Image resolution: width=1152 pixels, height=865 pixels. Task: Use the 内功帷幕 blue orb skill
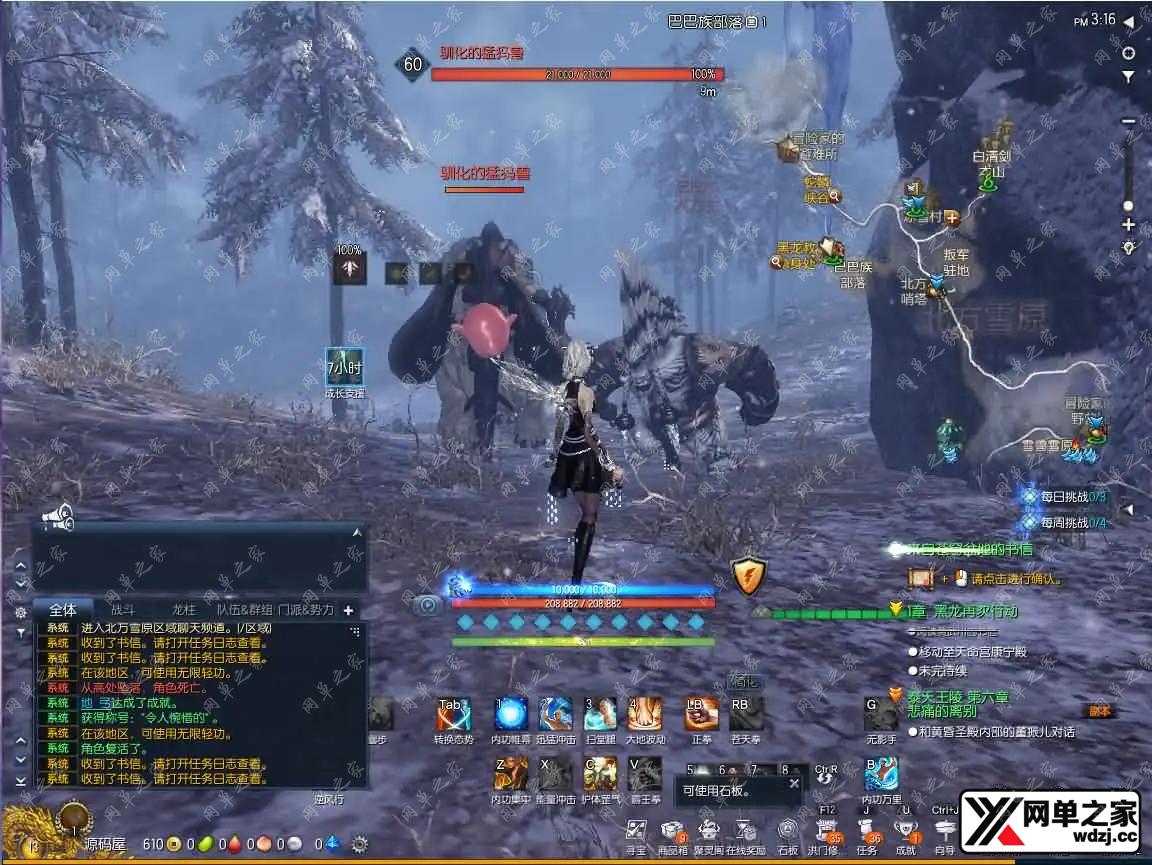coord(511,714)
